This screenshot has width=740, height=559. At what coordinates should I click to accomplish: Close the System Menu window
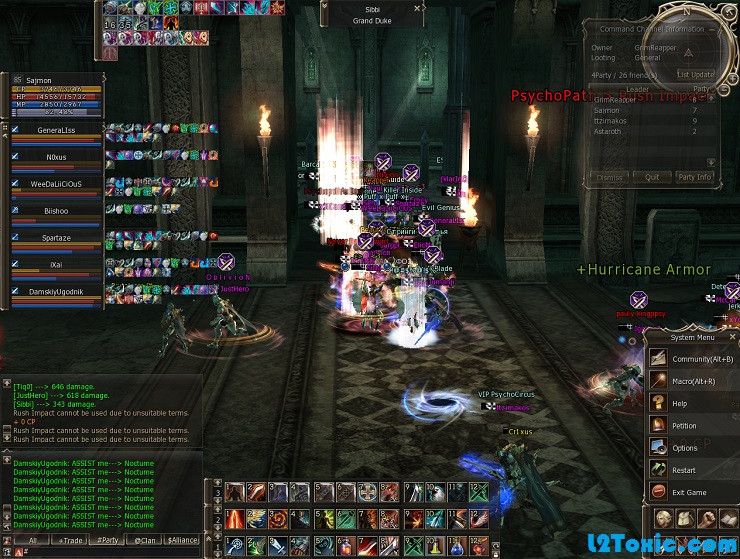[x=731, y=337]
